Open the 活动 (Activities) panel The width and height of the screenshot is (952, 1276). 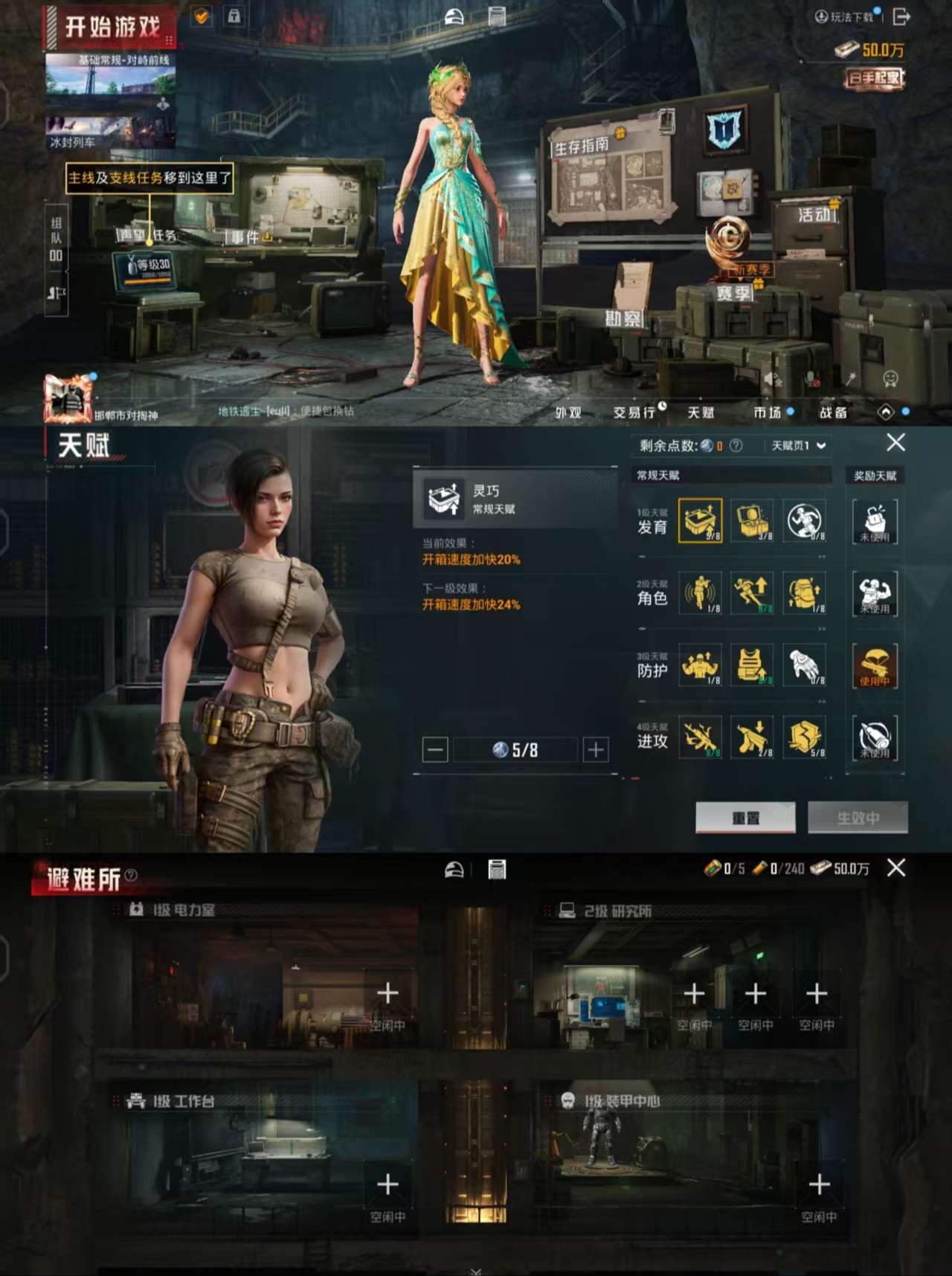point(814,214)
